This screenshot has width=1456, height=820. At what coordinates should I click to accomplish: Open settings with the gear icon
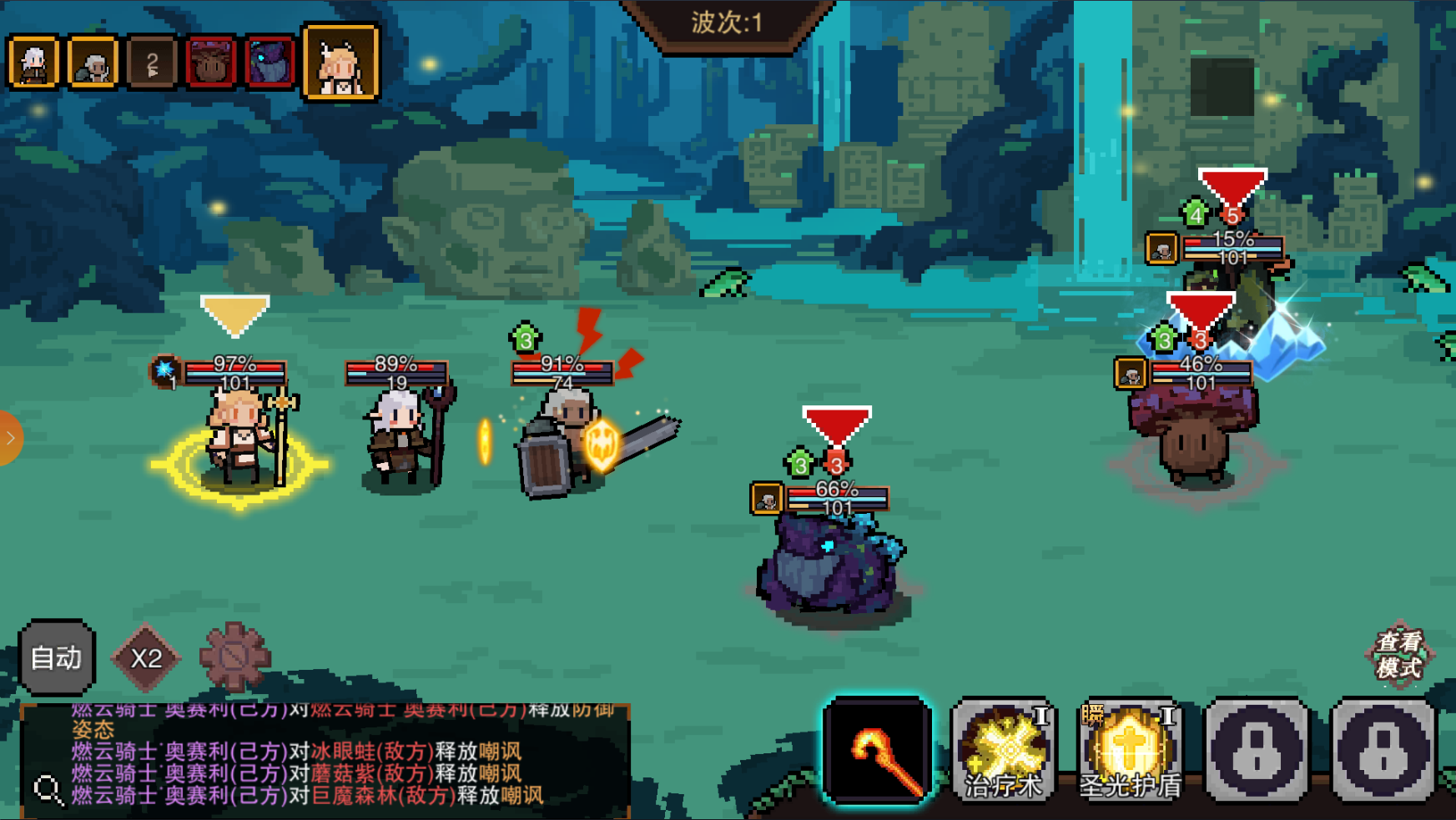[235, 657]
